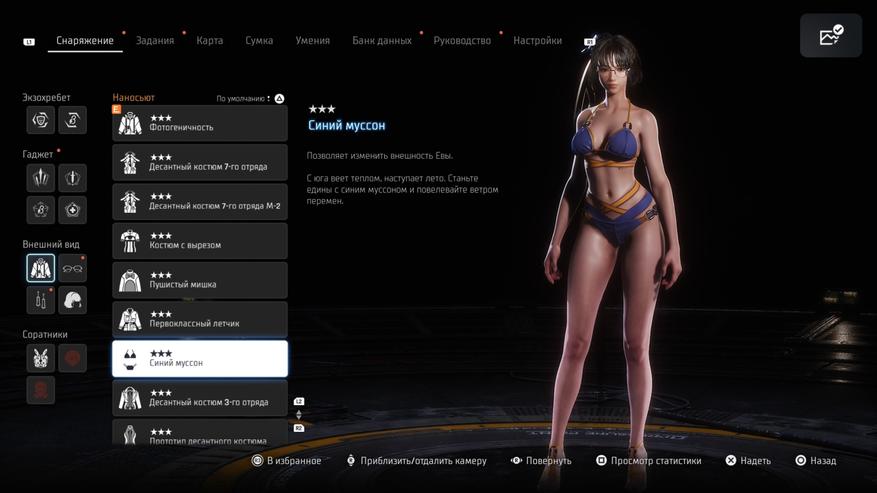Click Назад to go back
This screenshot has height=493, width=877.
click(816, 461)
